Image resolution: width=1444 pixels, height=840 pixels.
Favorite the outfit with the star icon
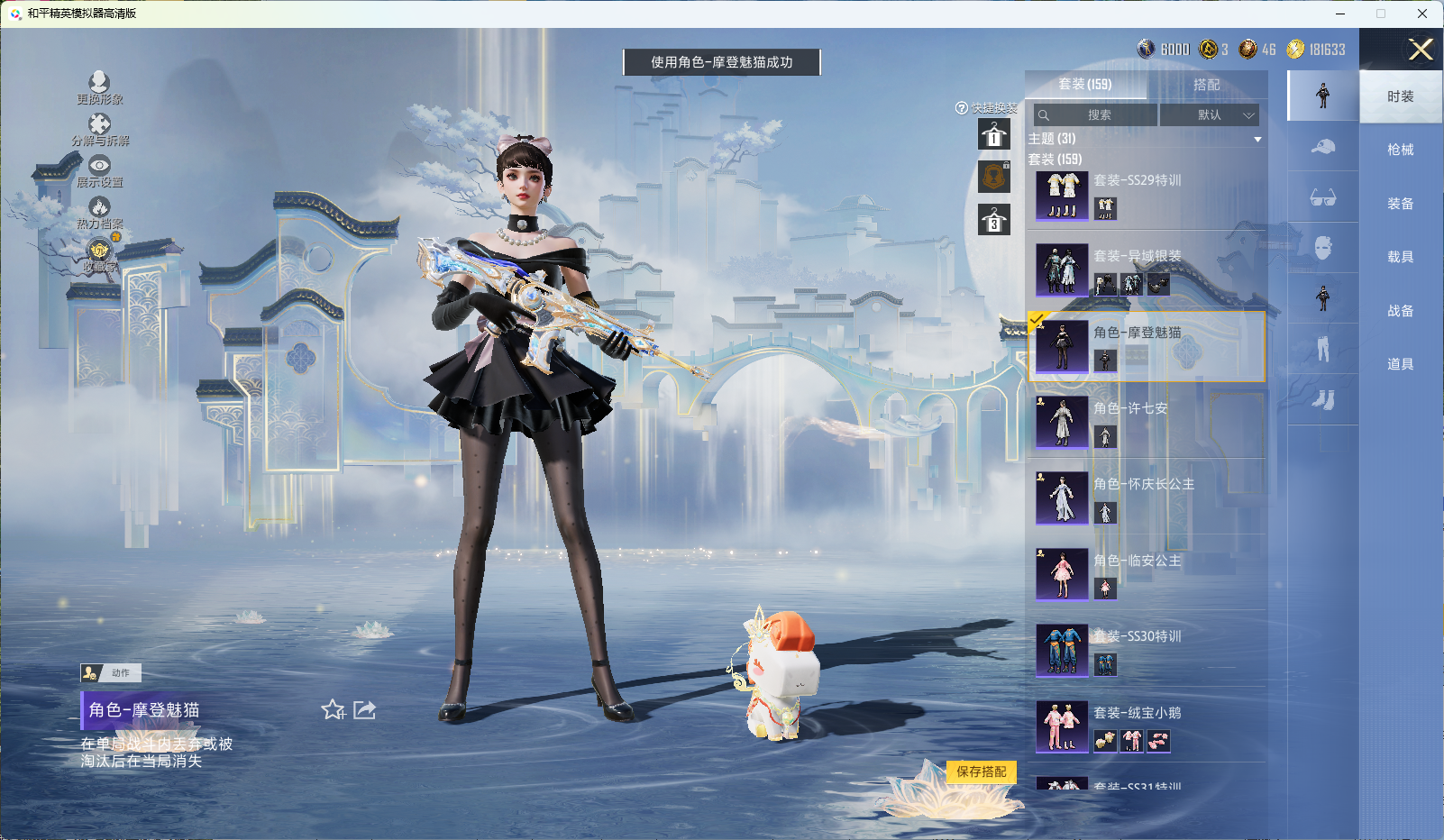pos(334,710)
